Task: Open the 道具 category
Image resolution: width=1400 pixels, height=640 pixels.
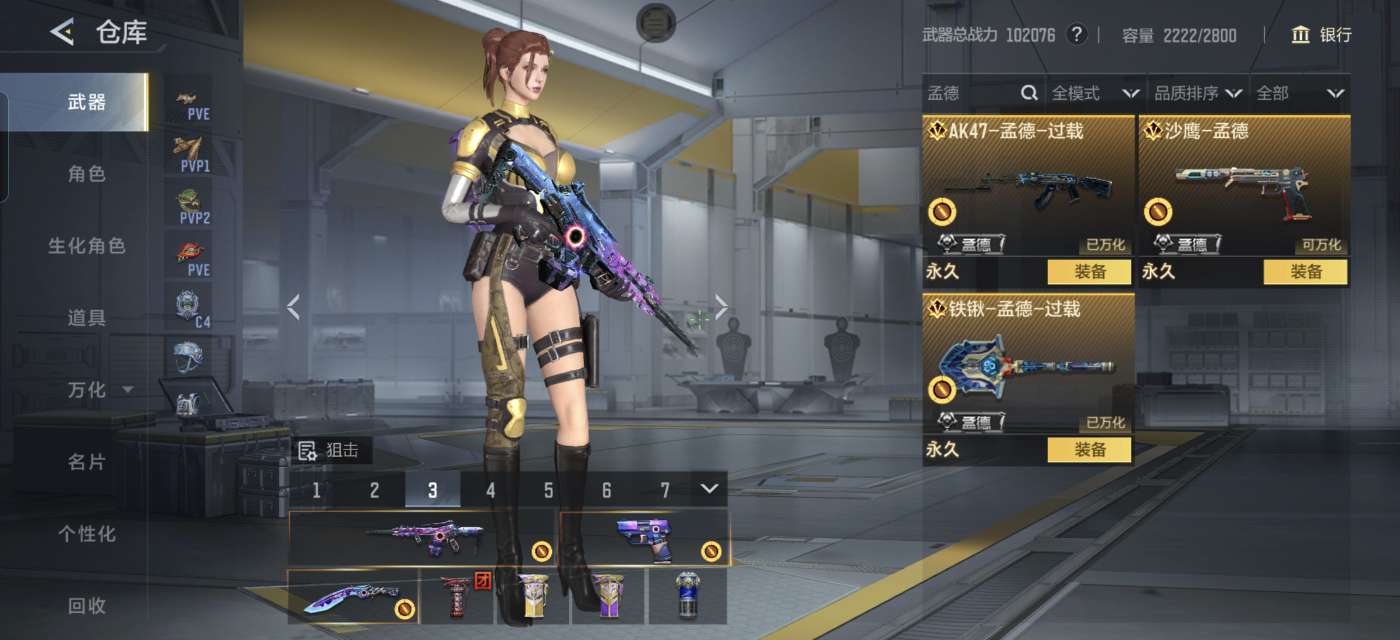Action: (x=86, y=318)
